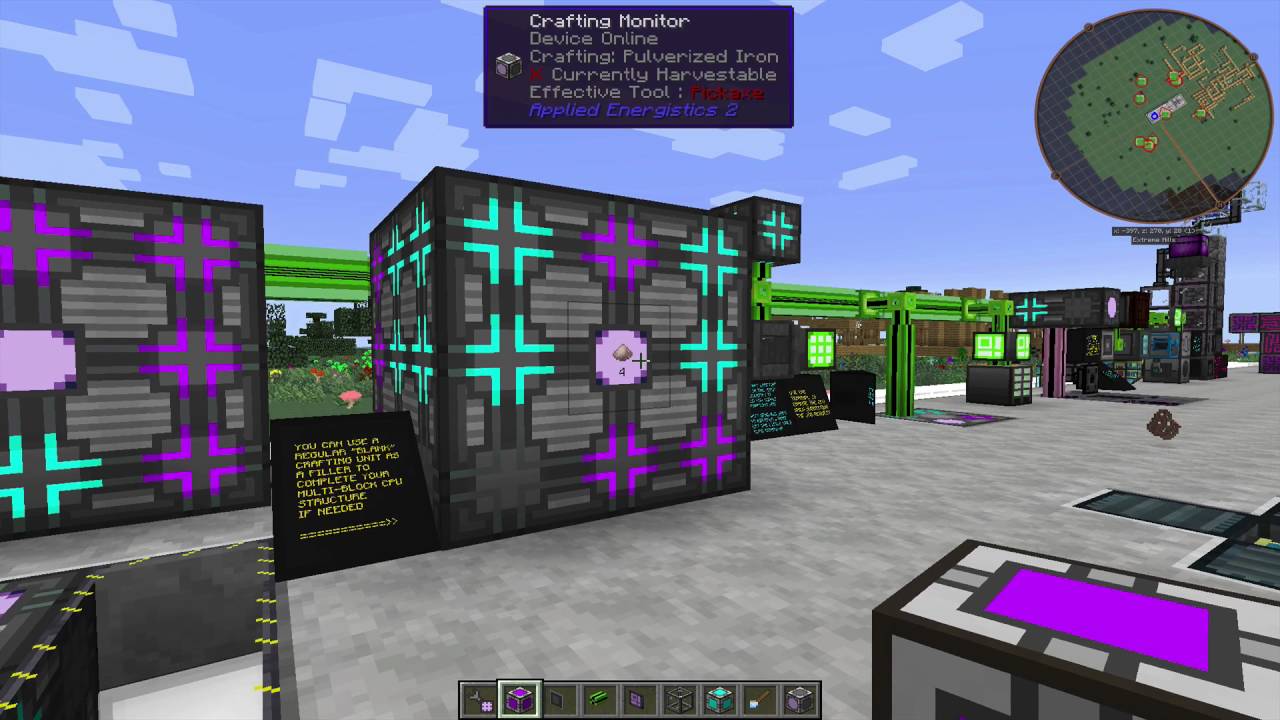Click the Crafting Monitor tooltip title
The height and width of the screenshot is (720, 1280).
point(609,20)
